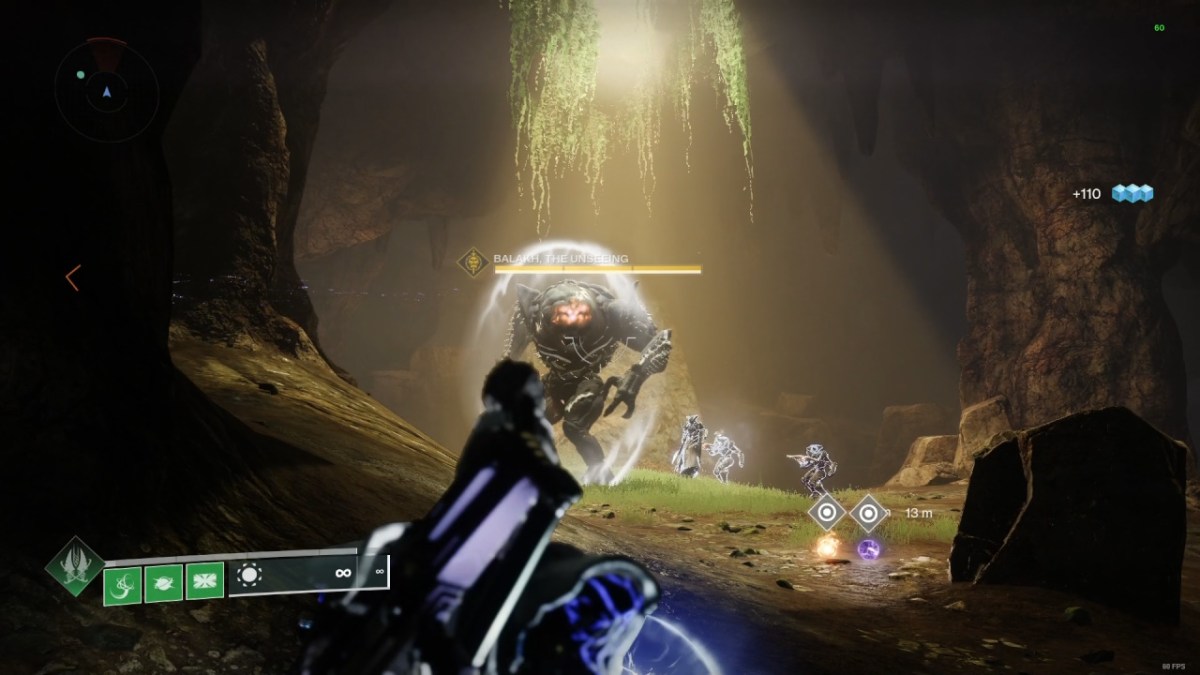
Task: Use the curved hook grenade ability
Action: pos(122,582)
